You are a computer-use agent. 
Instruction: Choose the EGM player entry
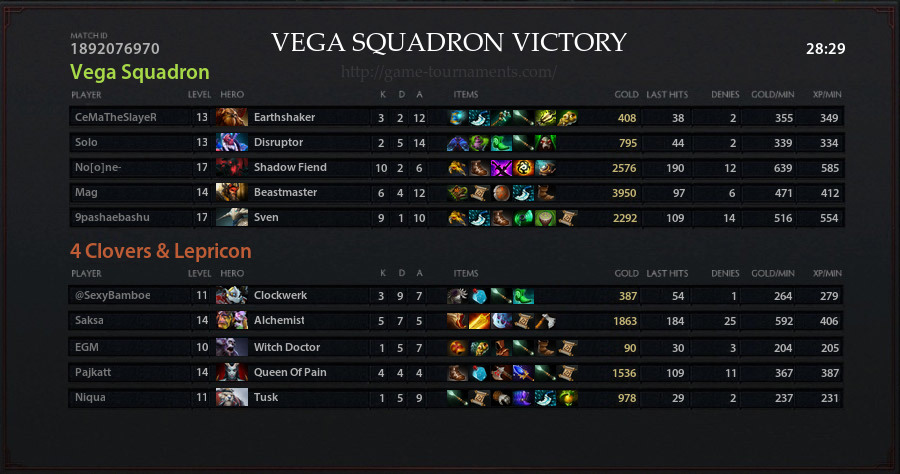[x=86, y=347]
